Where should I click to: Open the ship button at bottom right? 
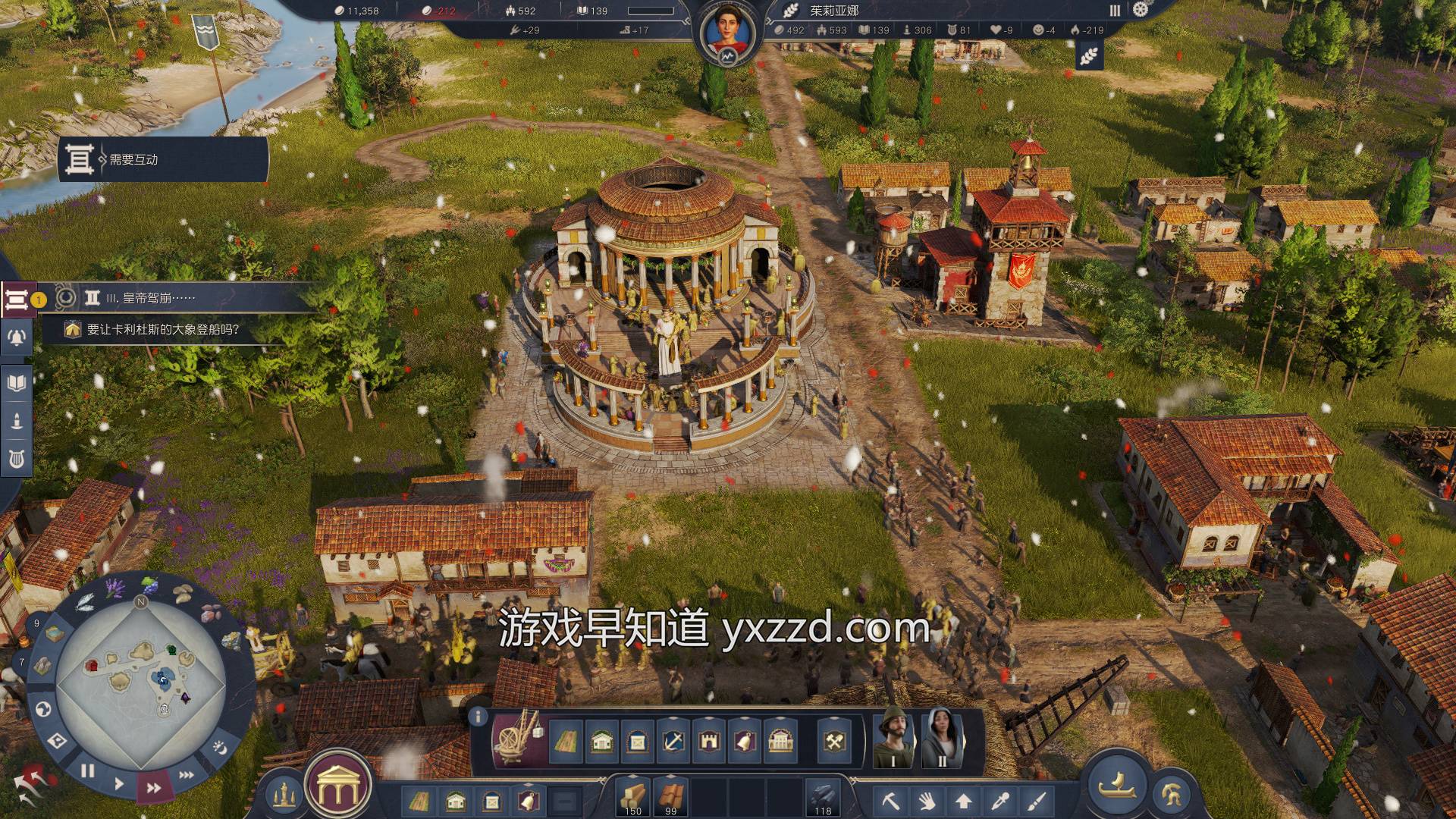[1116, 783]
